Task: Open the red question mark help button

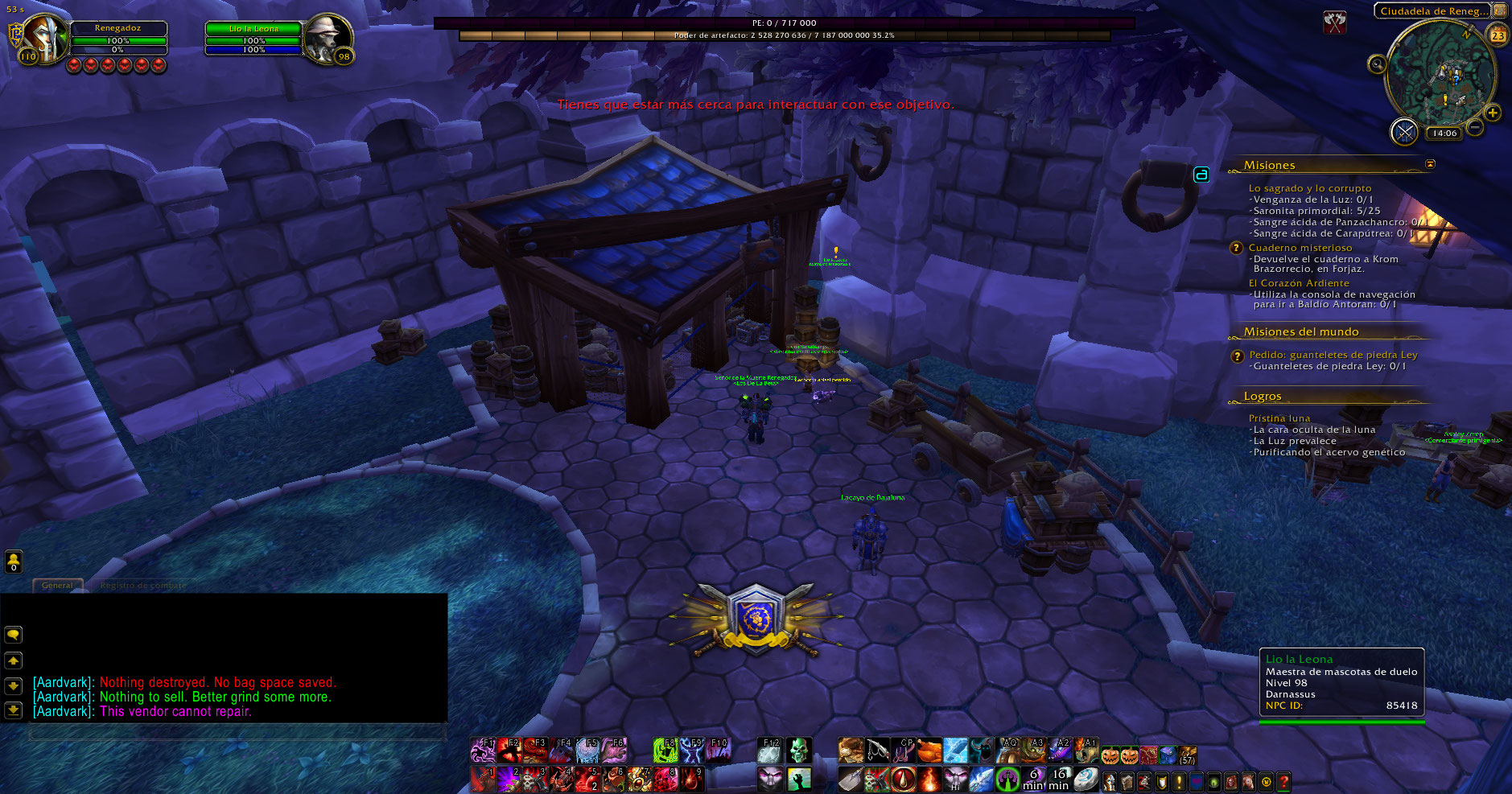Action: tap(1283, 780)
